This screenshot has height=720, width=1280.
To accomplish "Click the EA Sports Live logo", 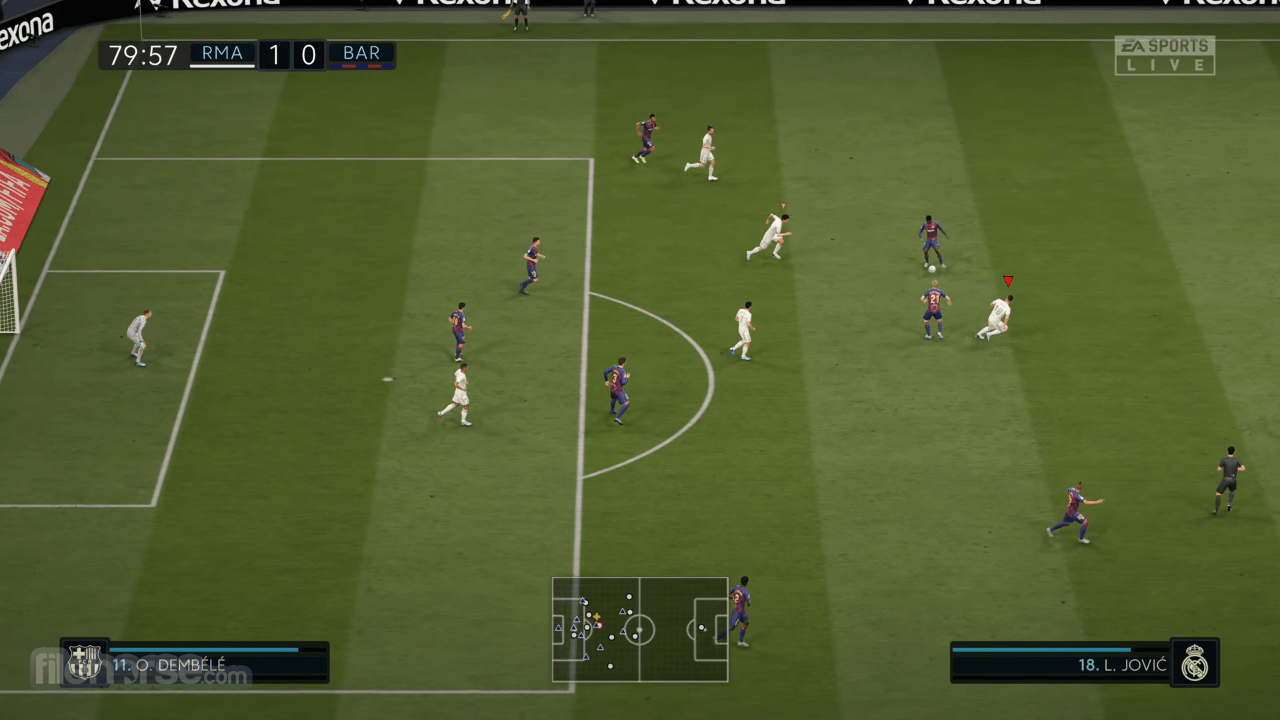I will point(1165,55).
